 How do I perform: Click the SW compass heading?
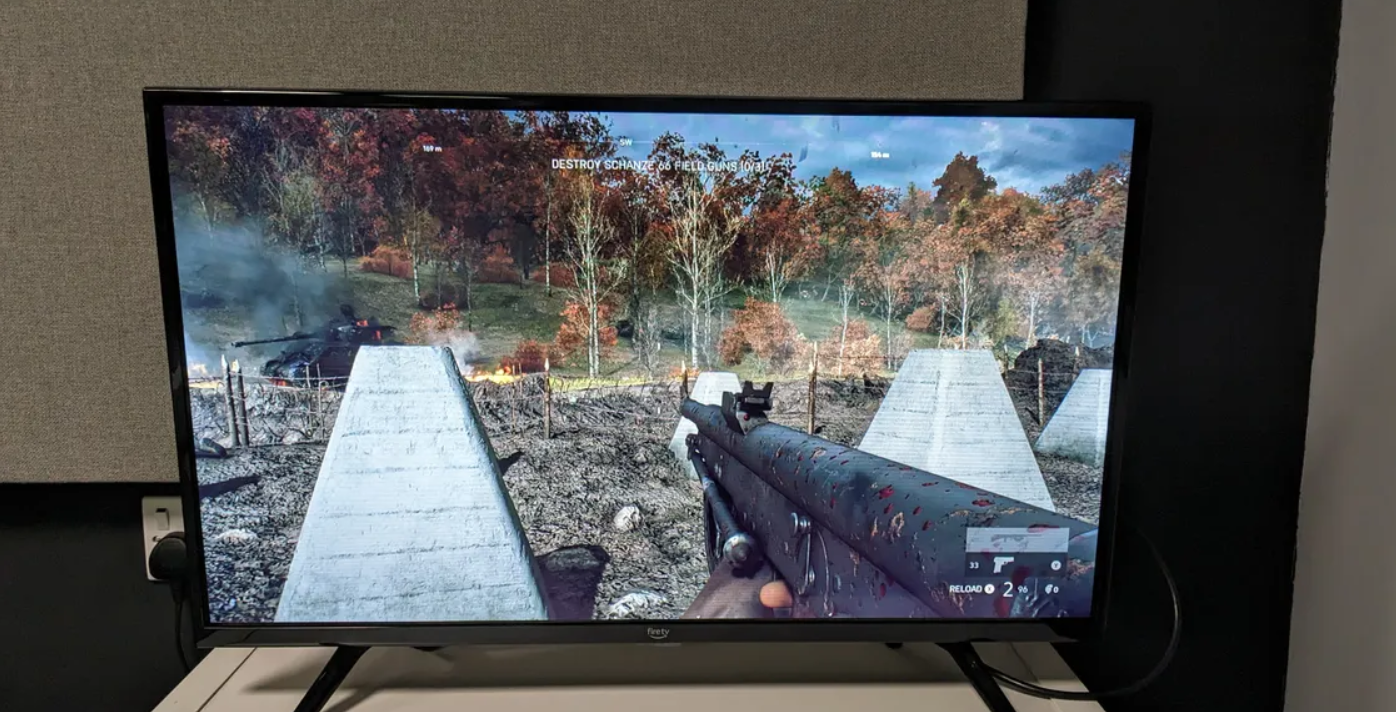pos(626,142)
